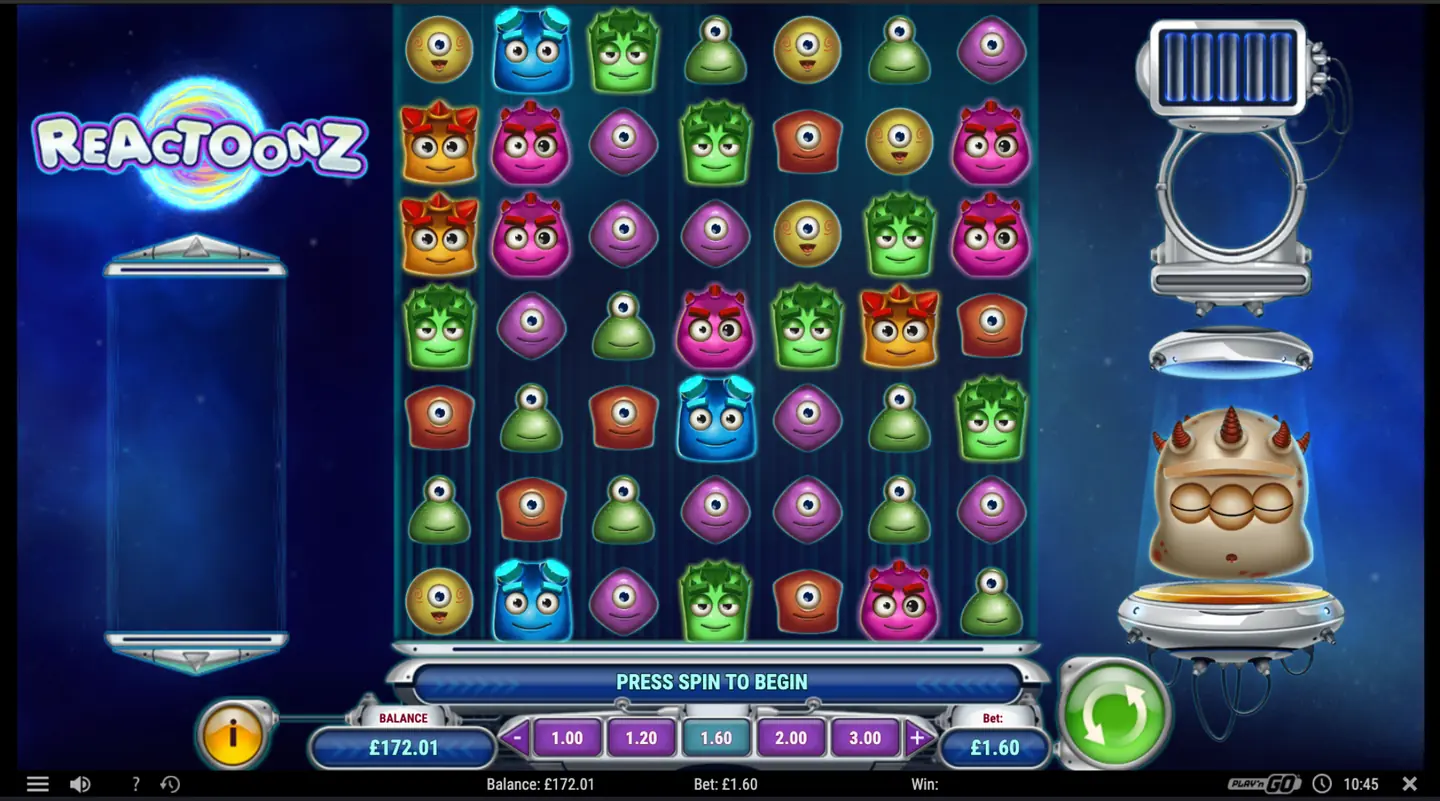Mute the game sound
The image size is (1440, 801).
click(81, 784)
